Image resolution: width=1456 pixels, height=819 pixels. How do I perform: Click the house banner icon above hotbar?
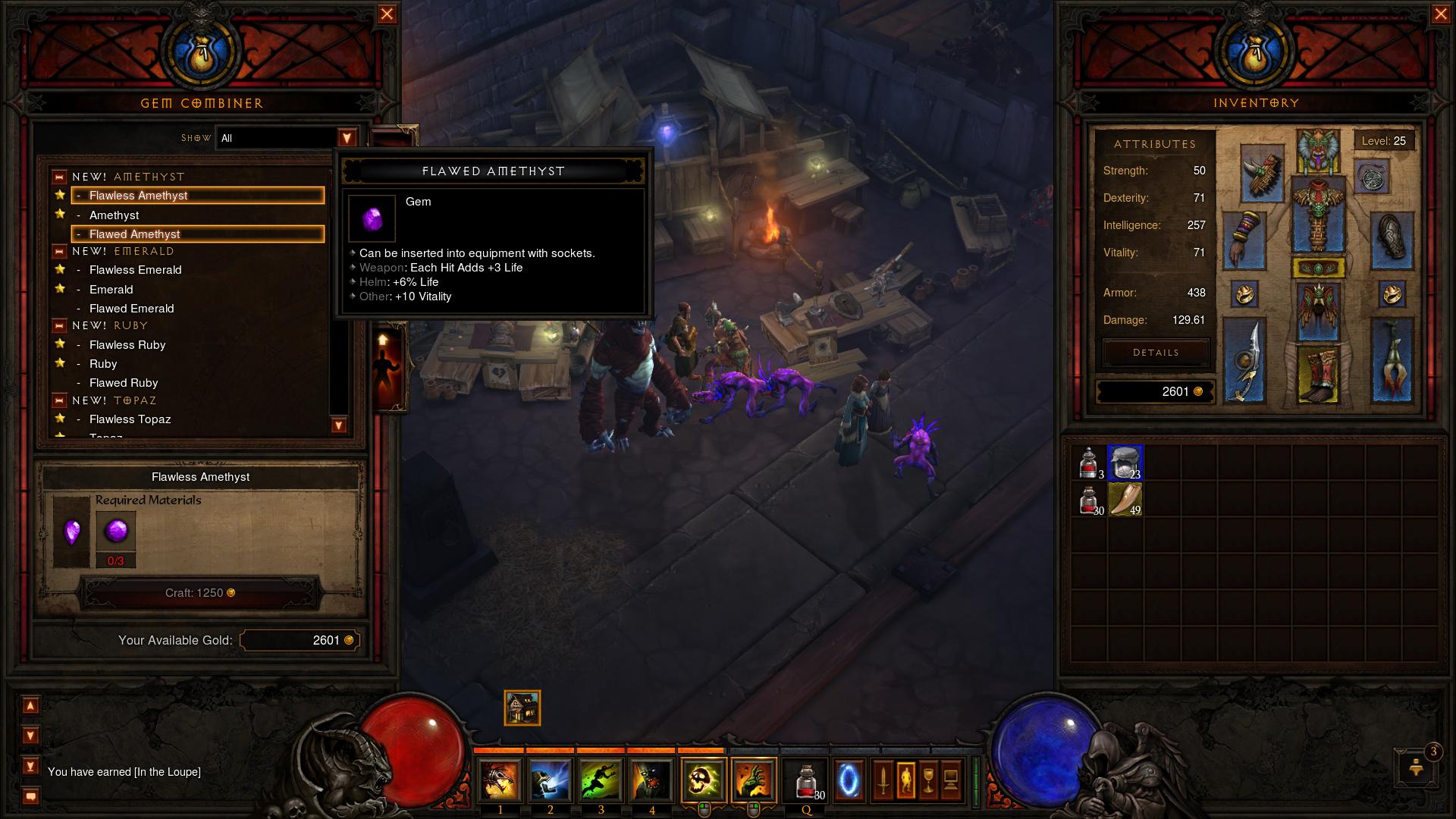tap(522, 708)
